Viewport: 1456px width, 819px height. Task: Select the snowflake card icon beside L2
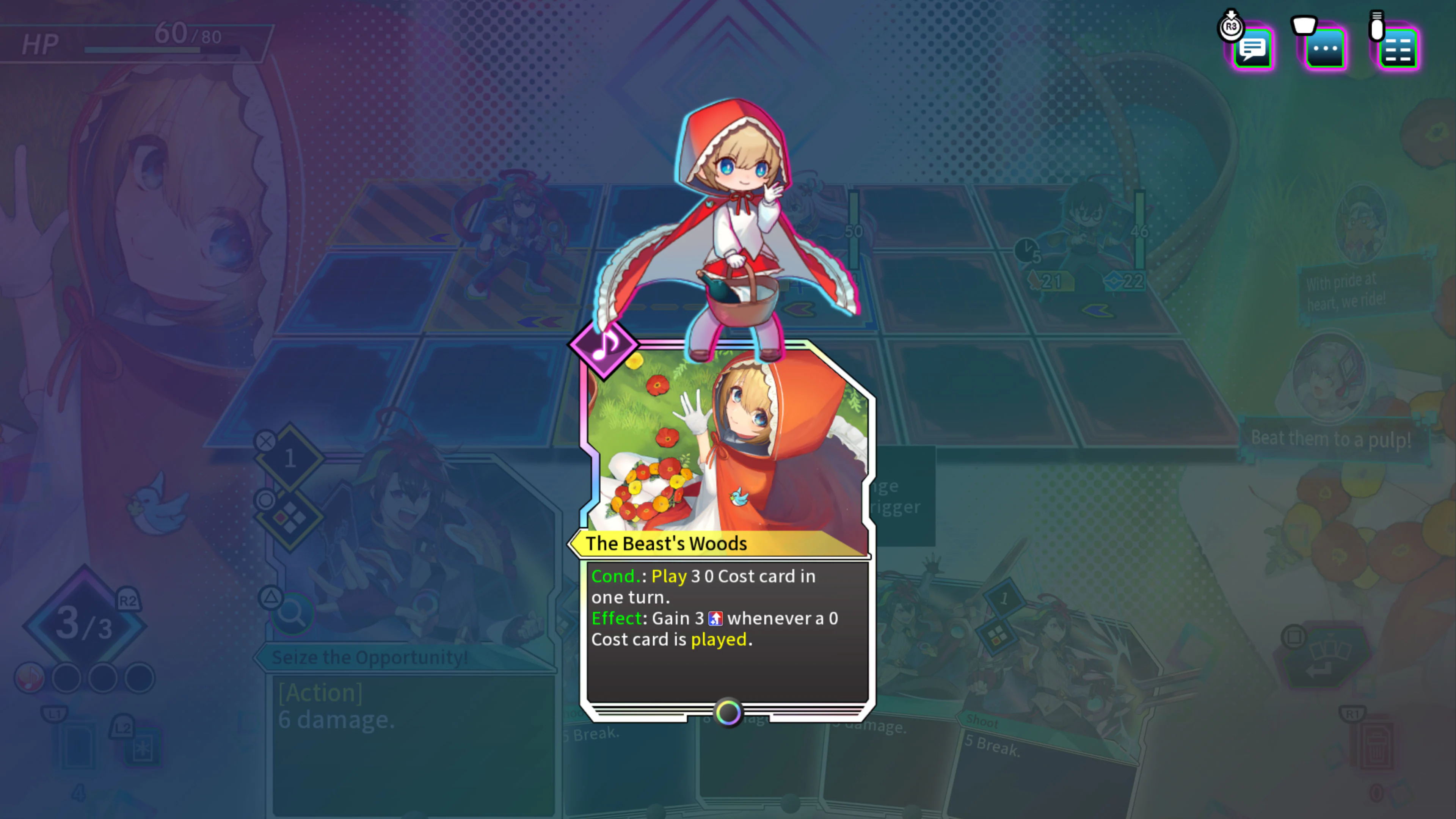pos(144,750)
